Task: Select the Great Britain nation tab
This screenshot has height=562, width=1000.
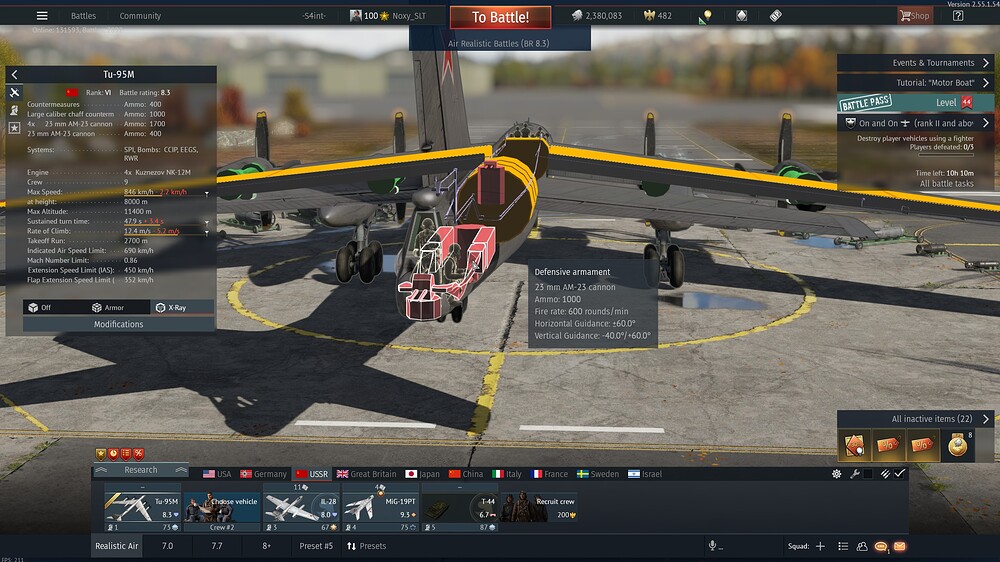Action: coord(366,474)
